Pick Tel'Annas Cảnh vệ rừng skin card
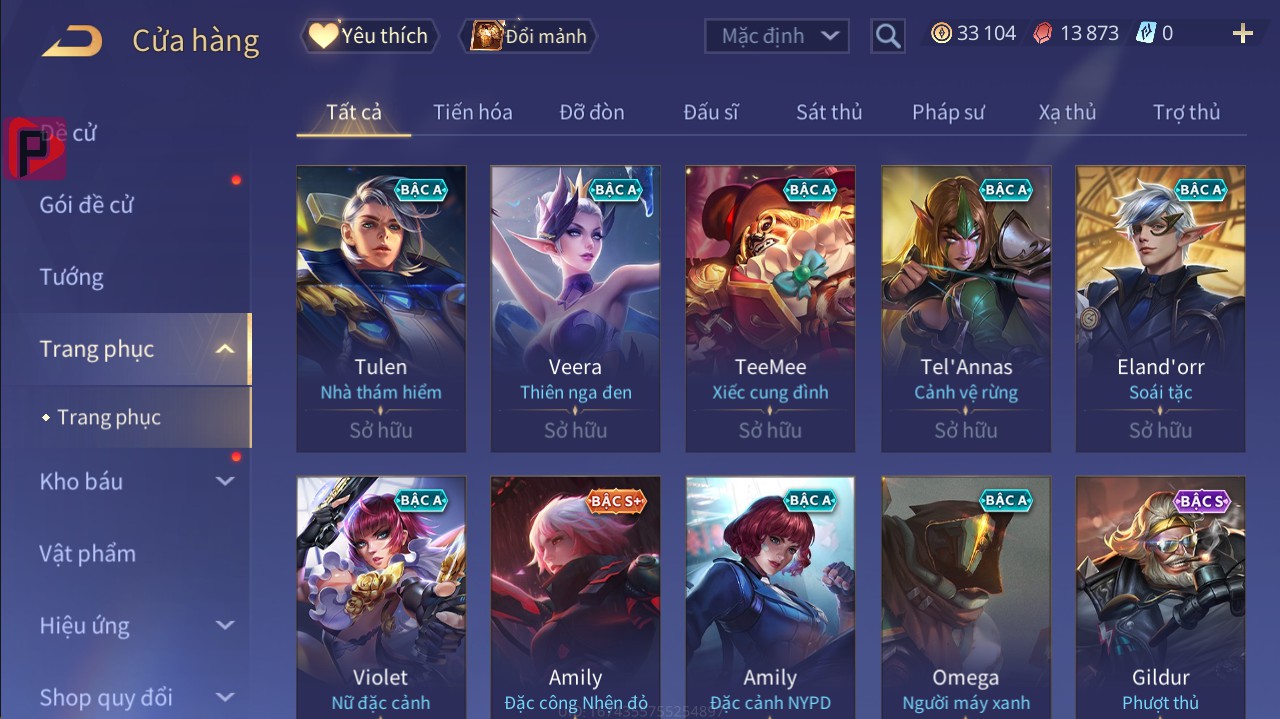Viewport: 1280px width, 719px height. point(966,308)
